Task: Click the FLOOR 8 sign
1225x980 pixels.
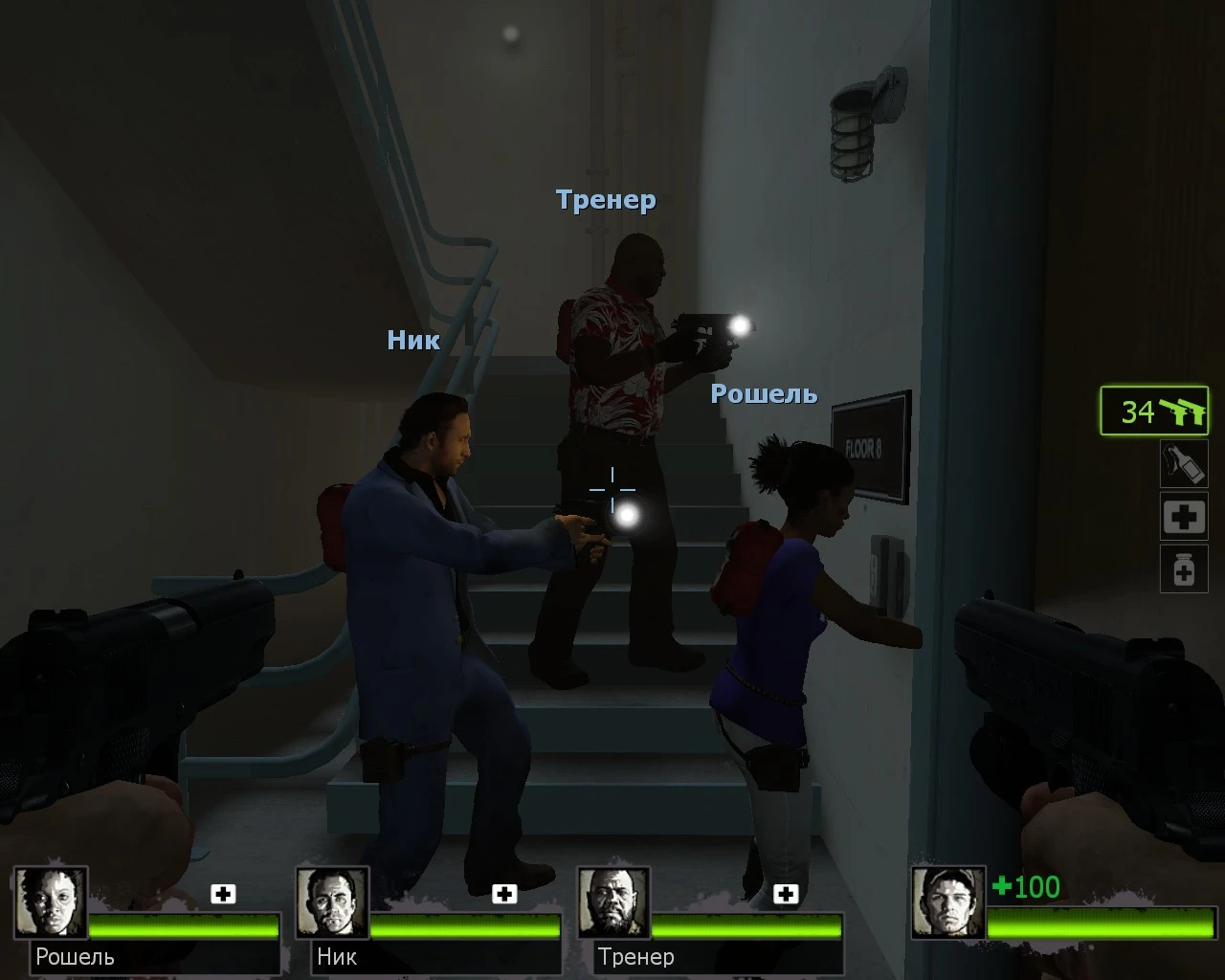Action: tap(872, 446)
